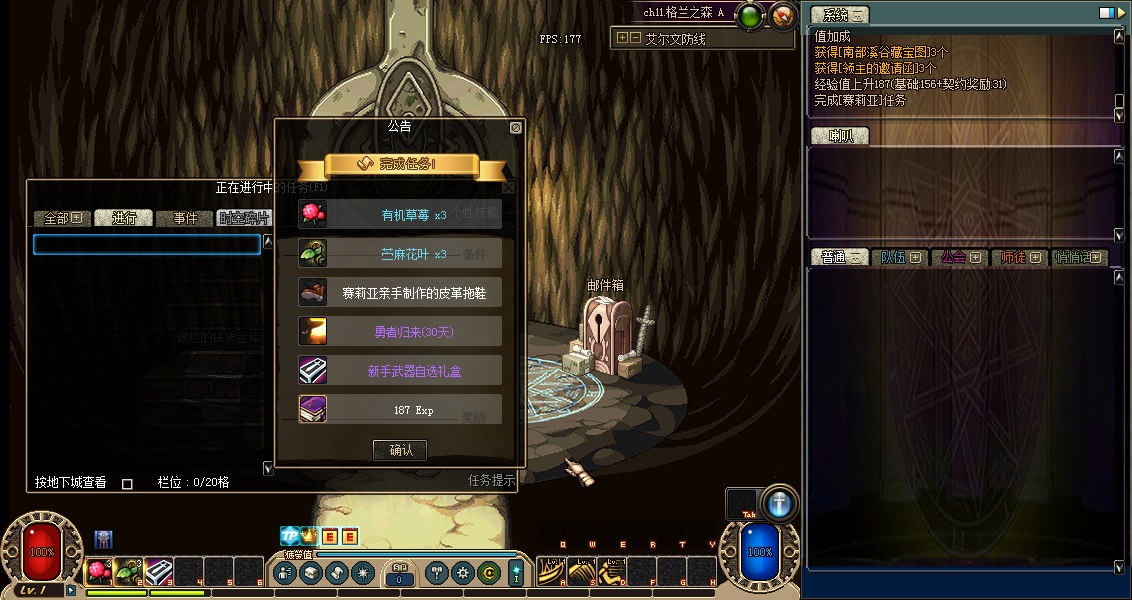Select the 师徒 chat tab
1132x600 pixels.
(x=1019, y=257)
